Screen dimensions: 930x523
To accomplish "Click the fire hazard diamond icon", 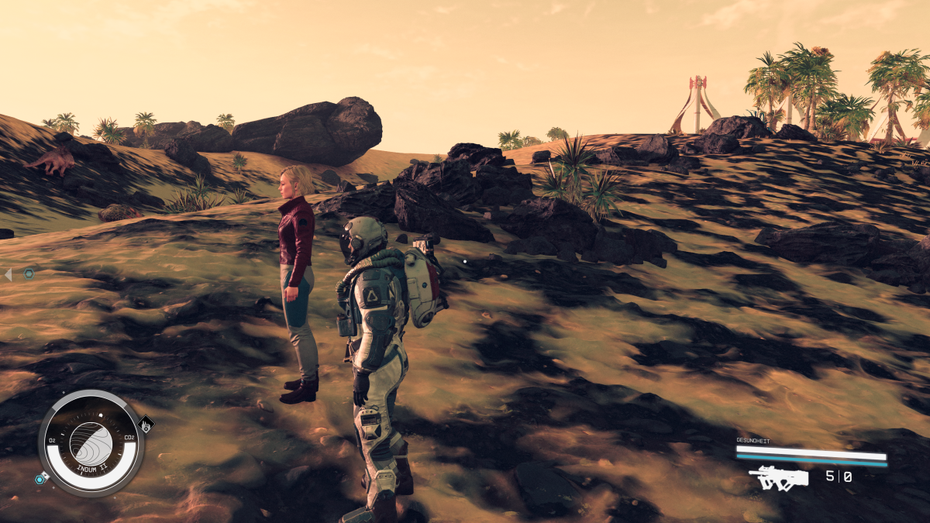I will click(146, 424).
